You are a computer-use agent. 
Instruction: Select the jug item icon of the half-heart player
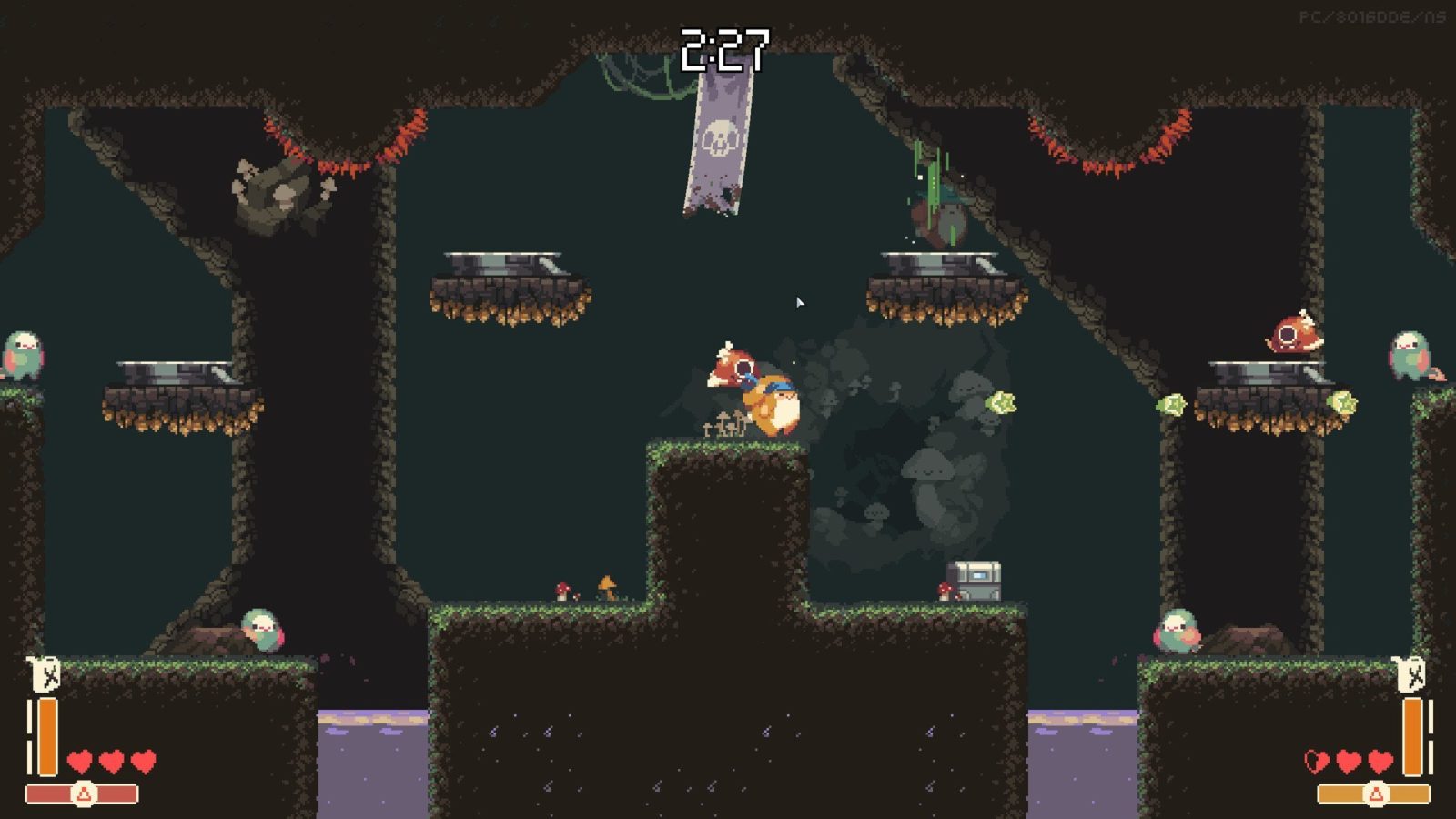point(1410,675)
